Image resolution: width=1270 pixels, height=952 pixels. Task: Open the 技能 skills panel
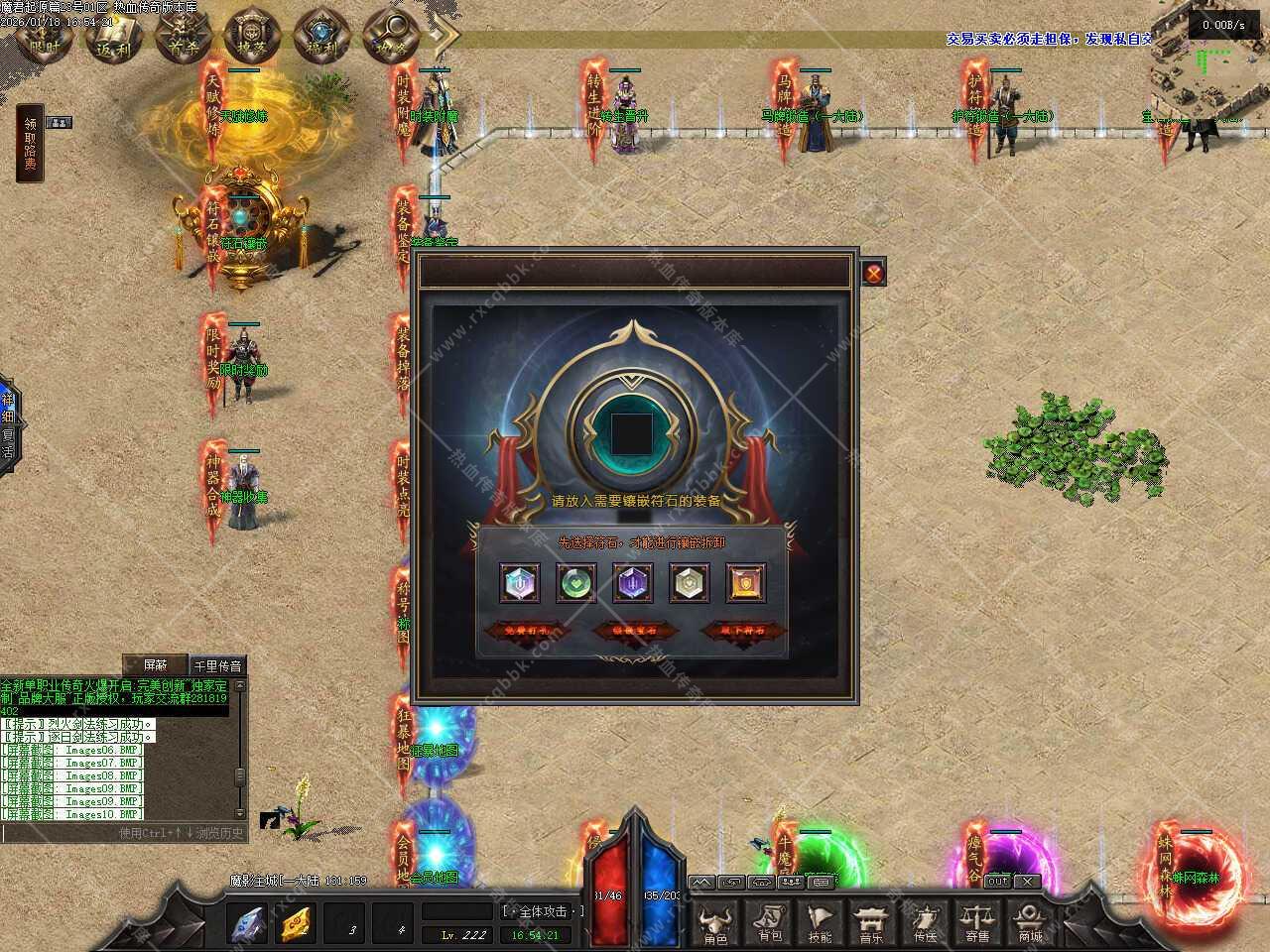click(x=821, y=924)
